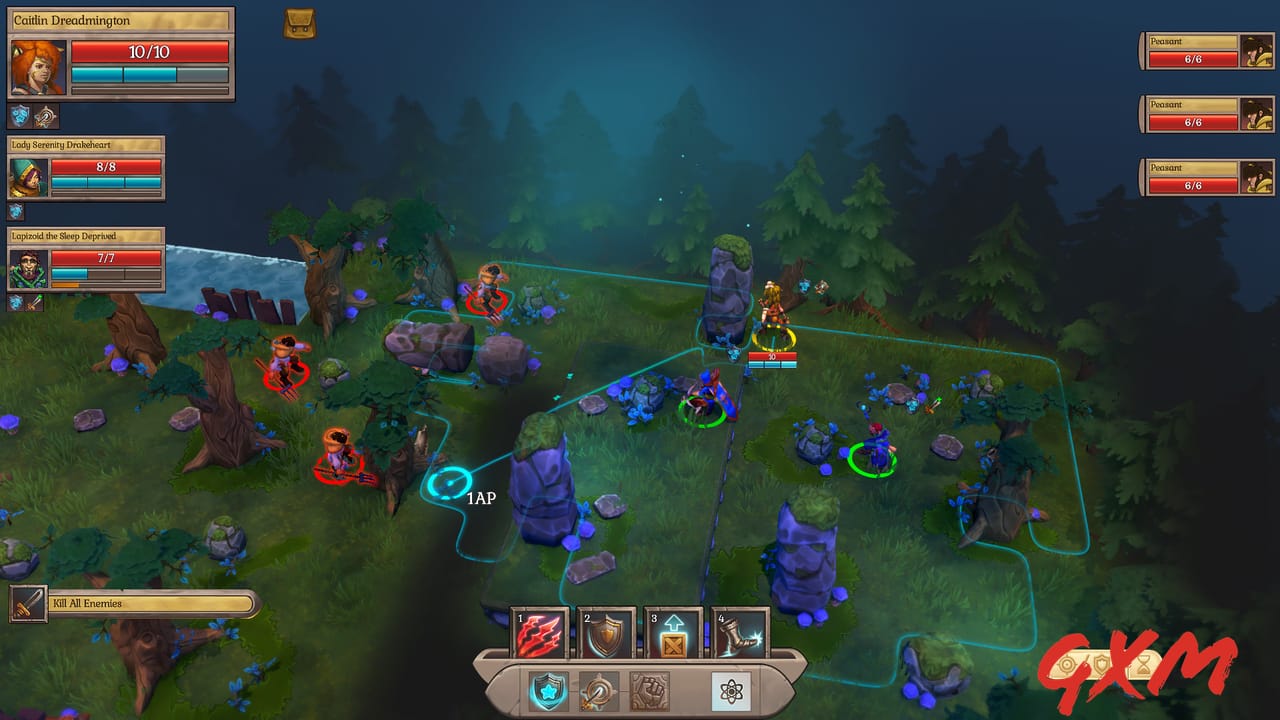Activate ability 3, the crate drop skill
Image resolution: width=1280 pixels, height=720 pixels.
(675, 632)
